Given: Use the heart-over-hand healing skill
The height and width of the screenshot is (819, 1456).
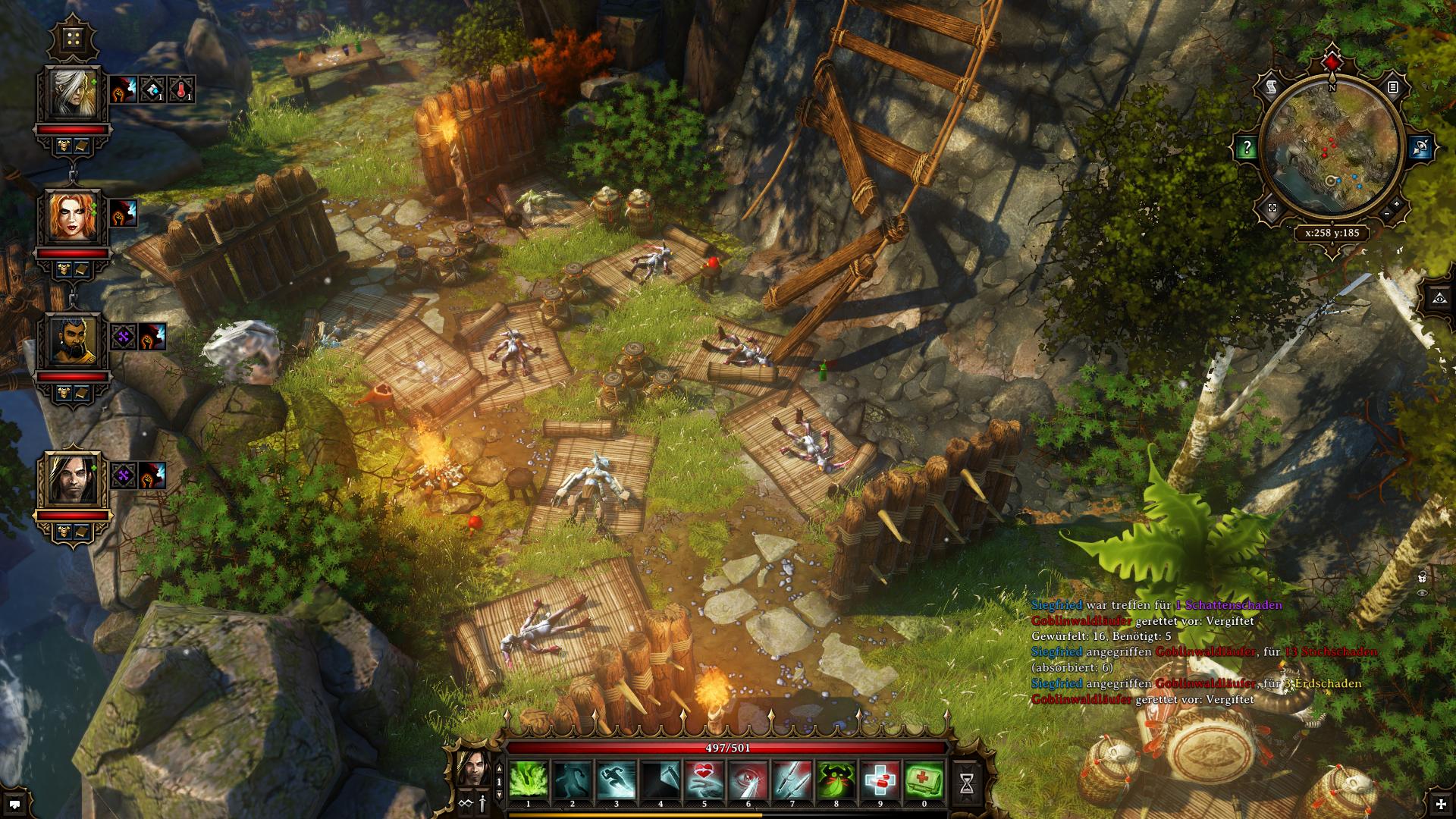Looking at the screenshot, I should click(704, 779).
